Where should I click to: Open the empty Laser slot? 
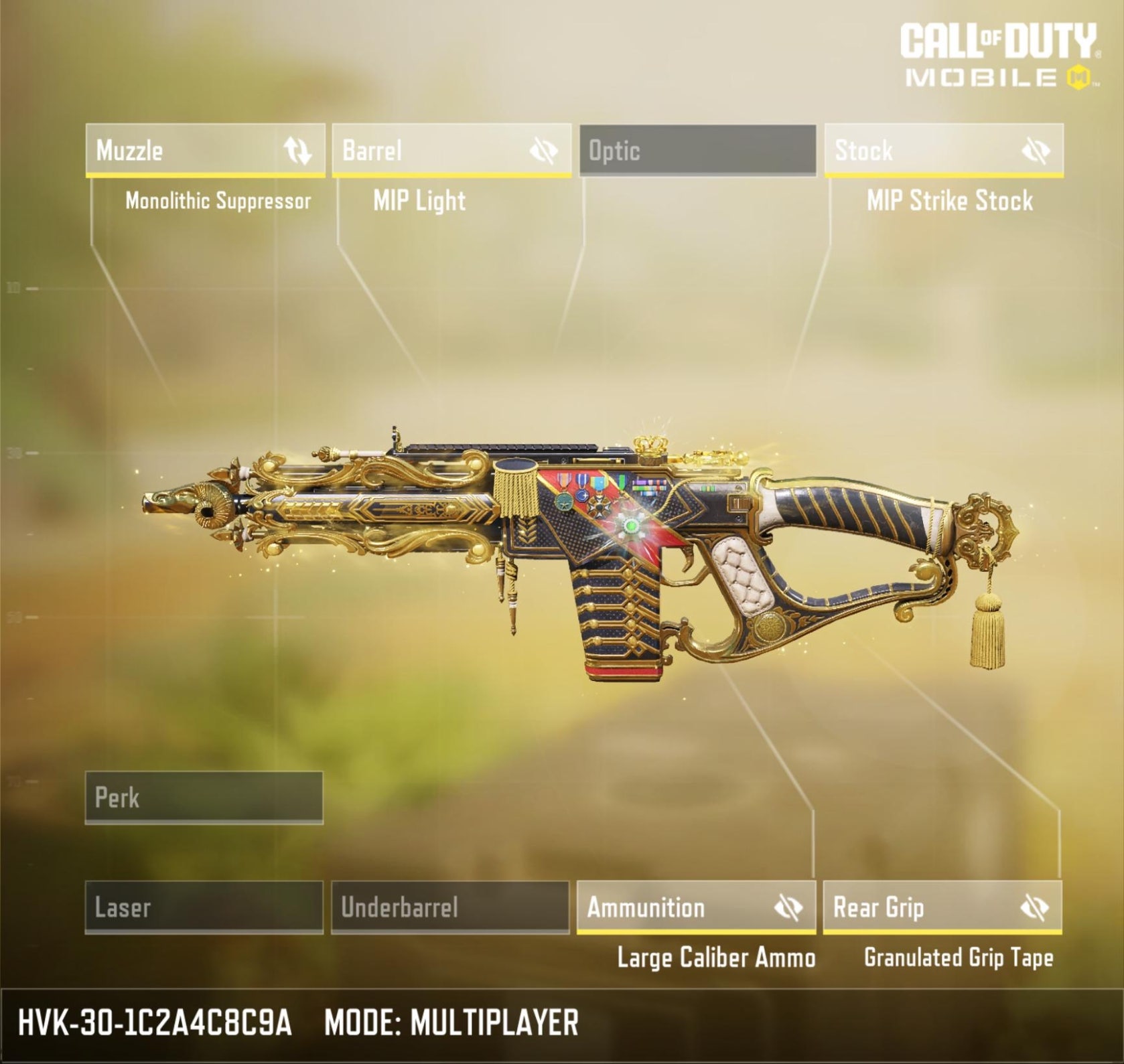click(x=204, y=907)
